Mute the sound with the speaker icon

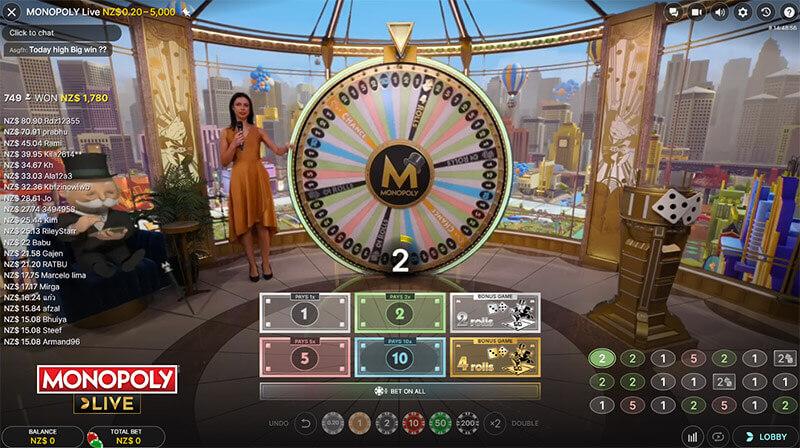tap(719, 12)
